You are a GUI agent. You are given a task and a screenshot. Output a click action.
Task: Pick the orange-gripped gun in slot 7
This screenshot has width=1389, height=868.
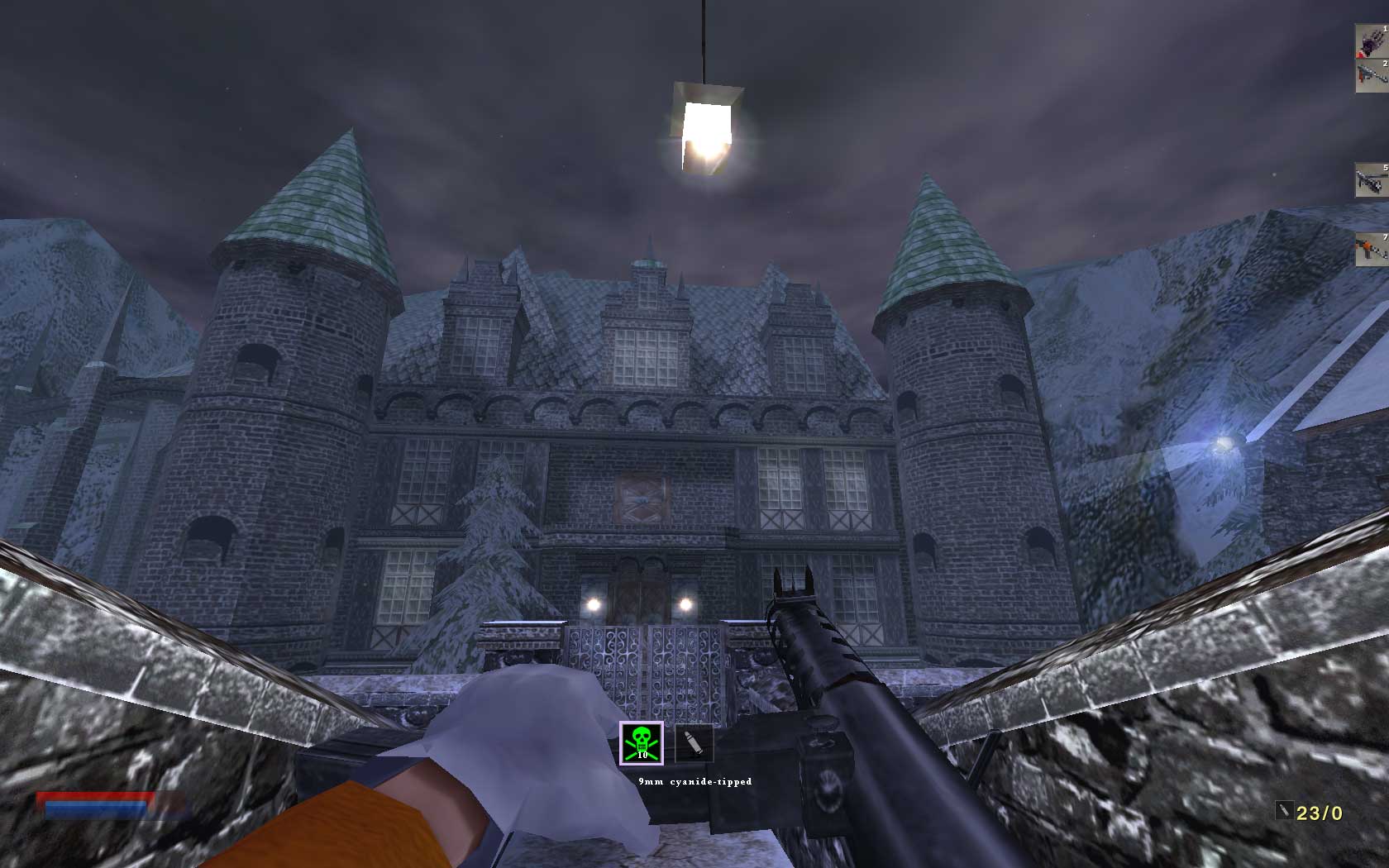[1371, 249]
